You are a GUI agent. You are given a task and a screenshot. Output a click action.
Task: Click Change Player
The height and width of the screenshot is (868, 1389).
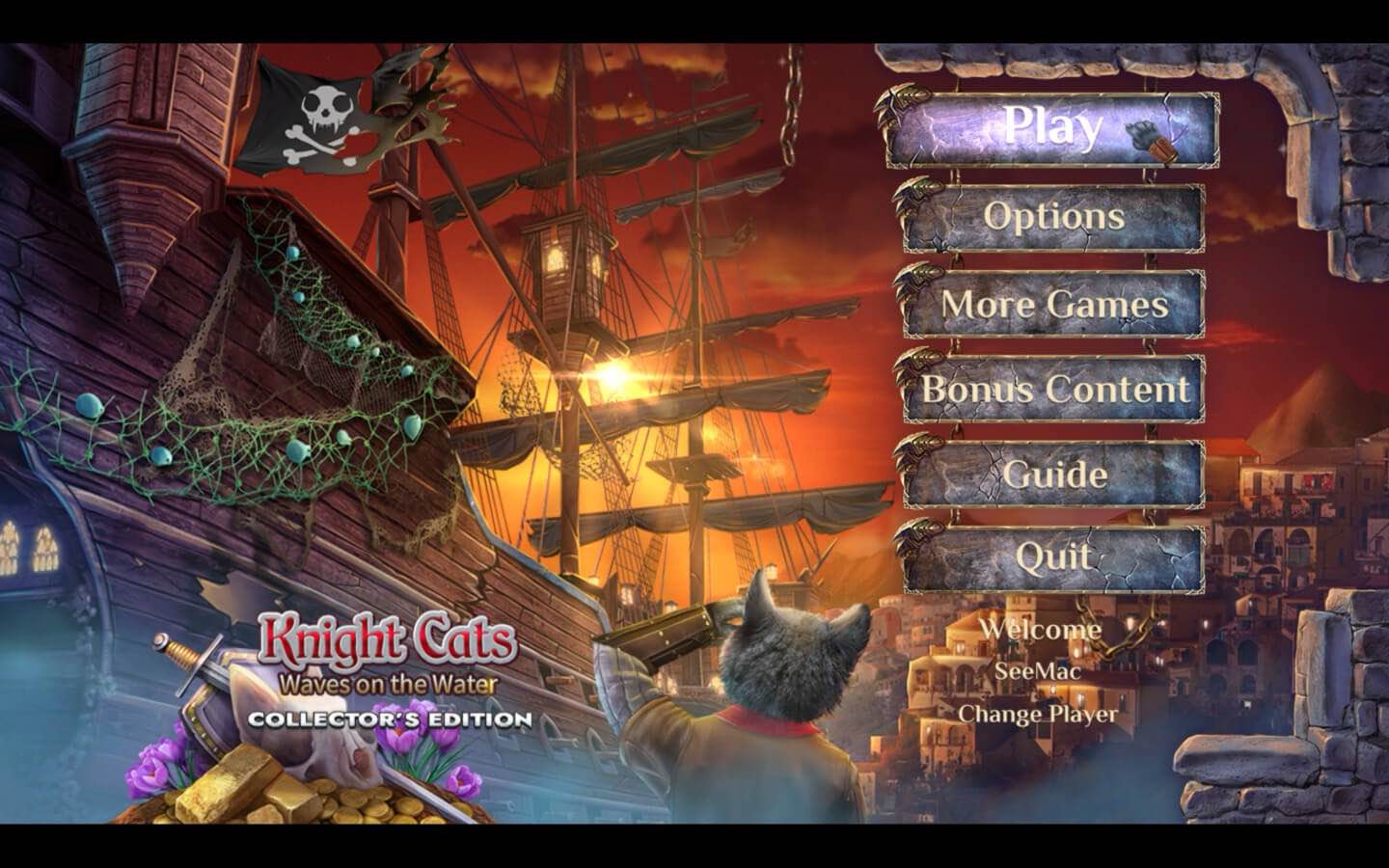(x=1038, y=715)
